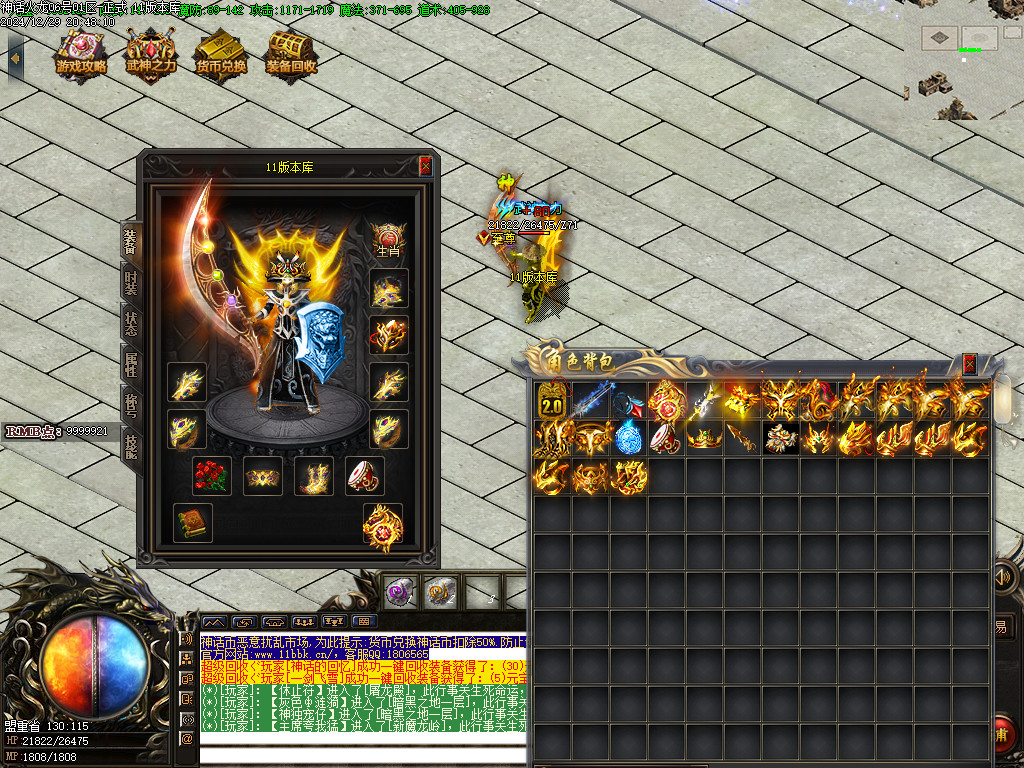Screen dimensions: 1024x768
Task: Switch to the 时装 costume tab
Action: click(131, 282)
